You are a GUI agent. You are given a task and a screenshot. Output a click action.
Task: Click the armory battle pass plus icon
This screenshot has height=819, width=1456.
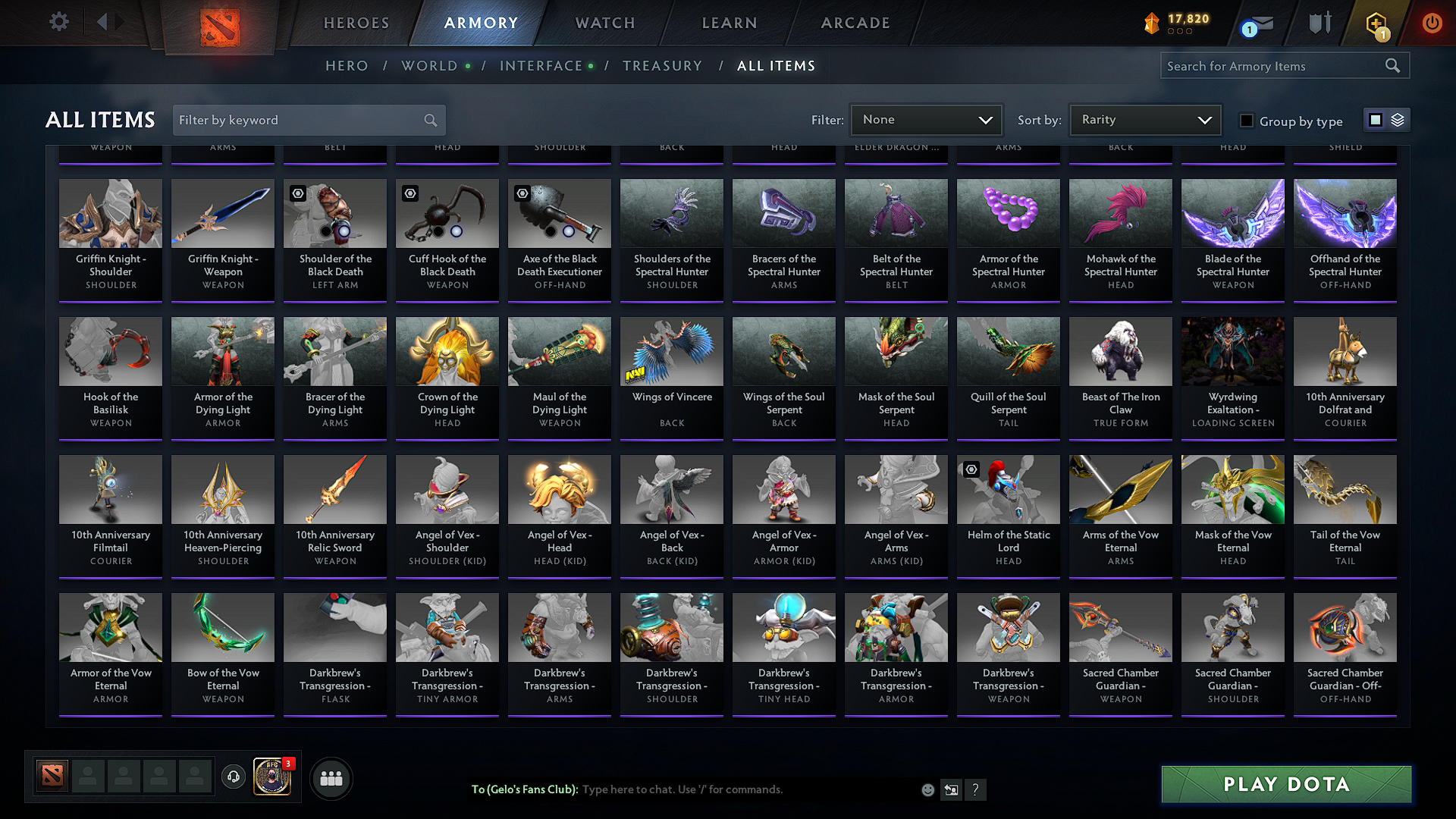pyautogui.click(x=1378, y=23)
